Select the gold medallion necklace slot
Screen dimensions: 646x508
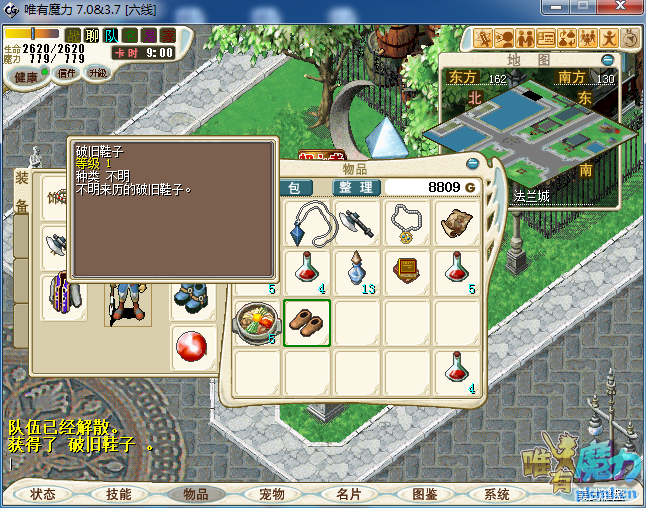click(407, 222)
